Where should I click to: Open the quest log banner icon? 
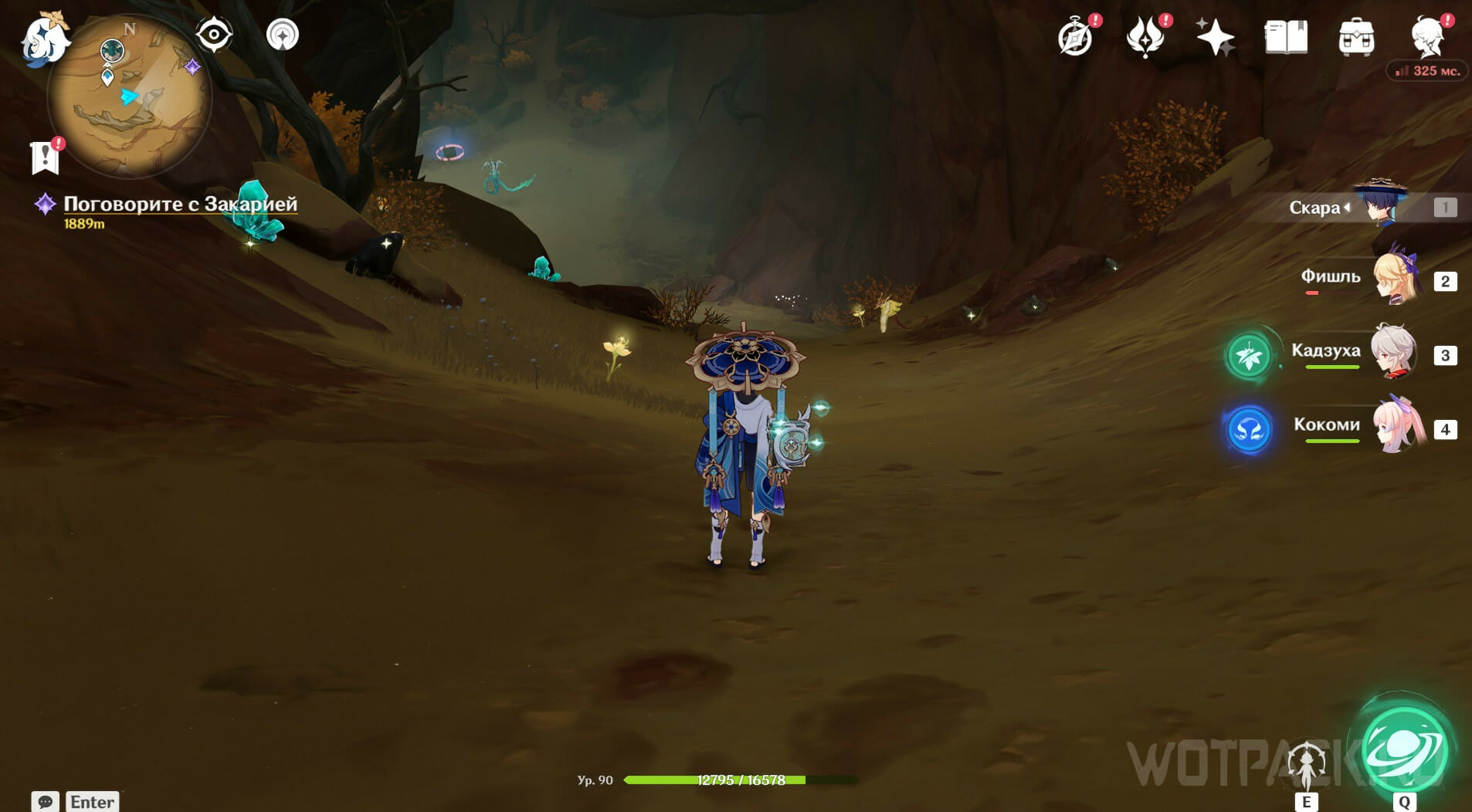click(x=46, y=157)
